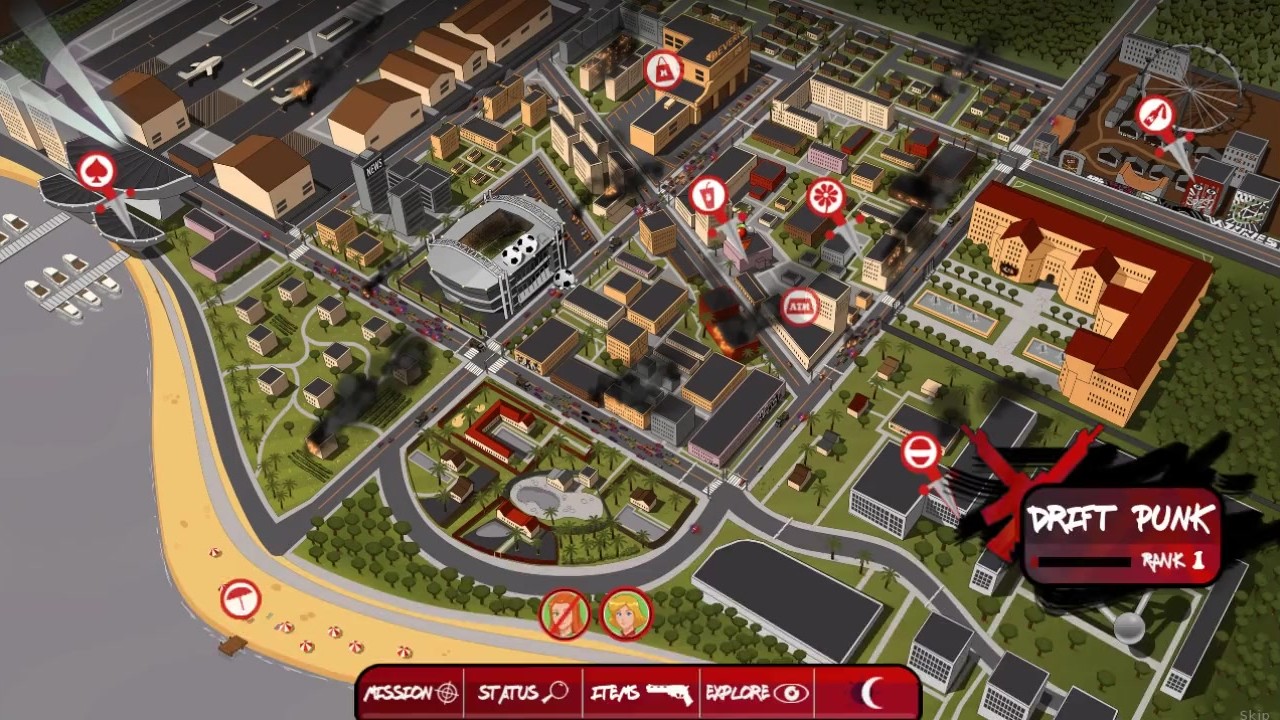
Task: Choose the Explore option
Action: click(757, 692)
